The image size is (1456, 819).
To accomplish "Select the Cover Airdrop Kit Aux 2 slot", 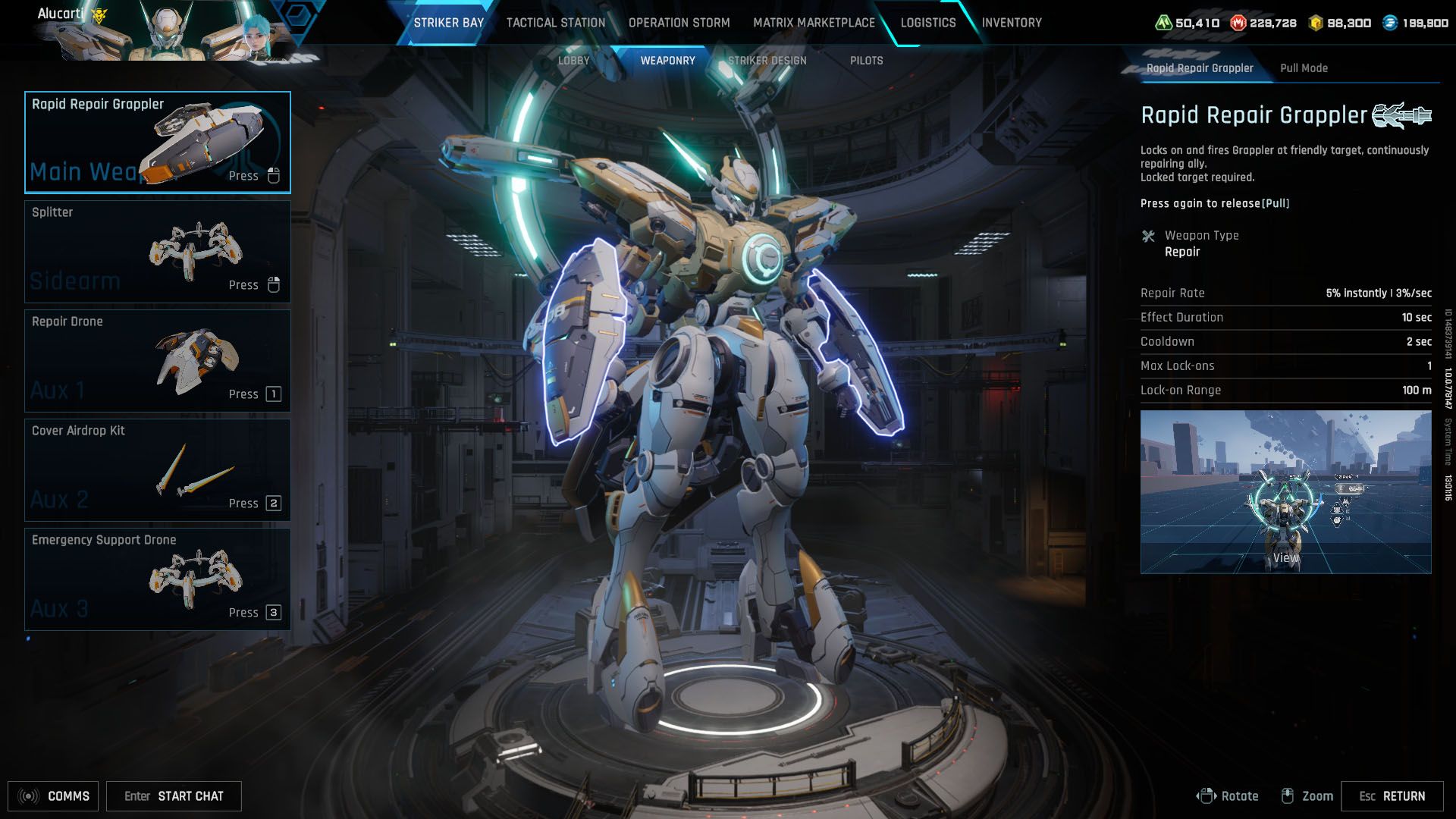I will coord(157,469).
